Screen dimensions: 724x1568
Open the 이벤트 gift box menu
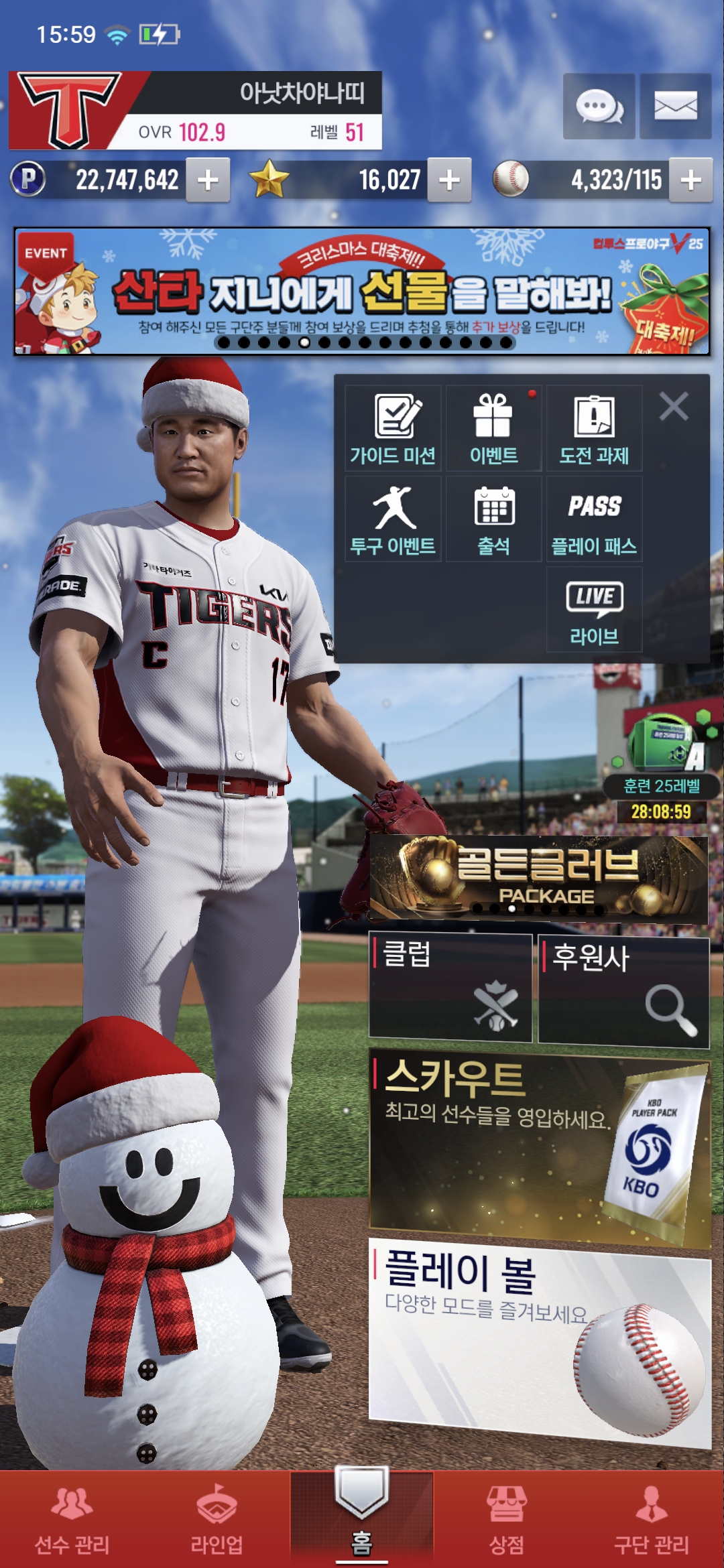pos(494,429)
